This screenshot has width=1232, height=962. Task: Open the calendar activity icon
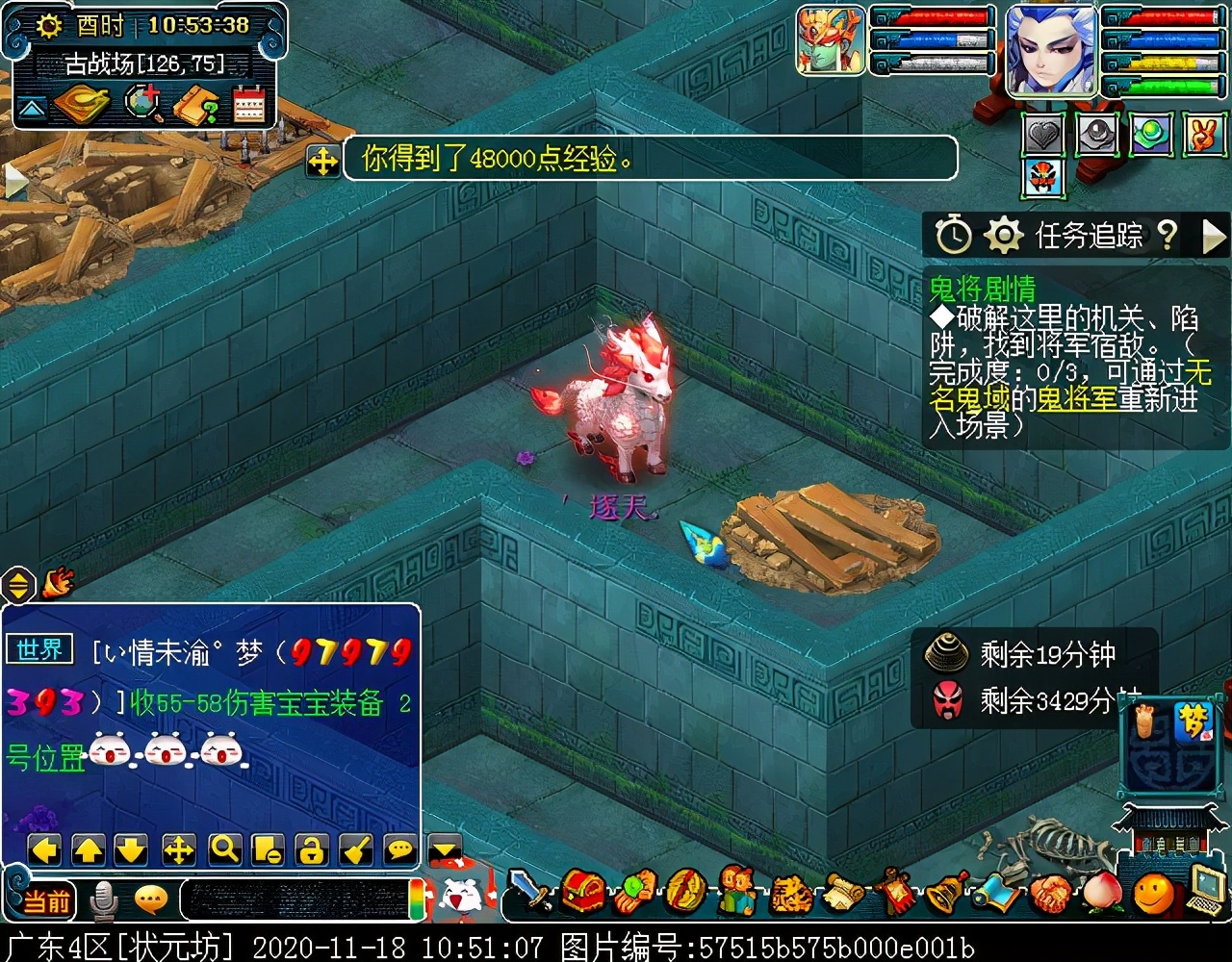248,104
